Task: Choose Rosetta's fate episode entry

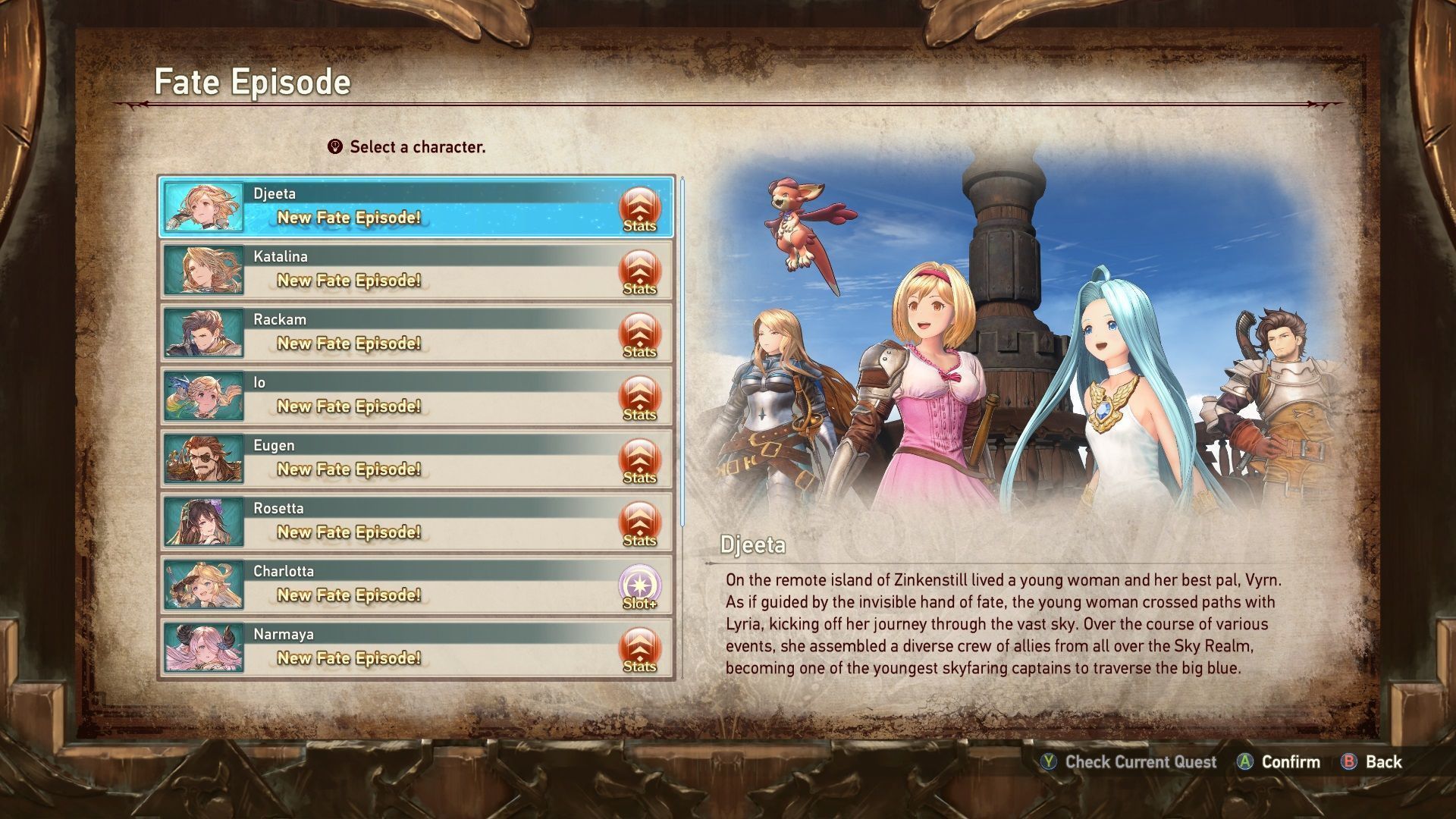Action: coord(416,522)
